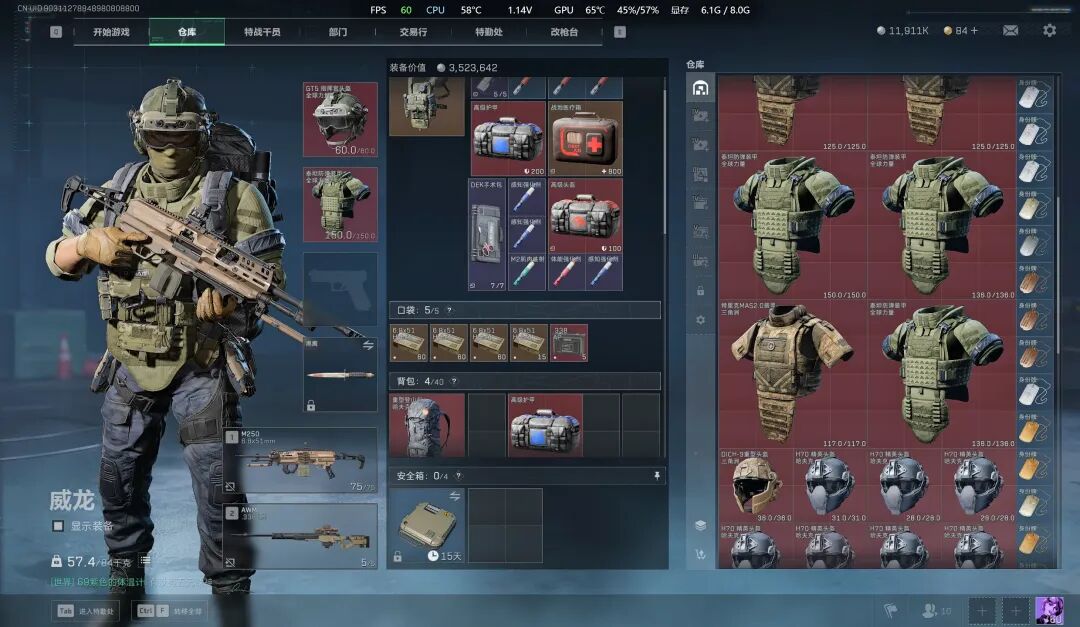Select the red 战地医疗箱 medical kit
1080x627 pixels.
pos(585,138)
